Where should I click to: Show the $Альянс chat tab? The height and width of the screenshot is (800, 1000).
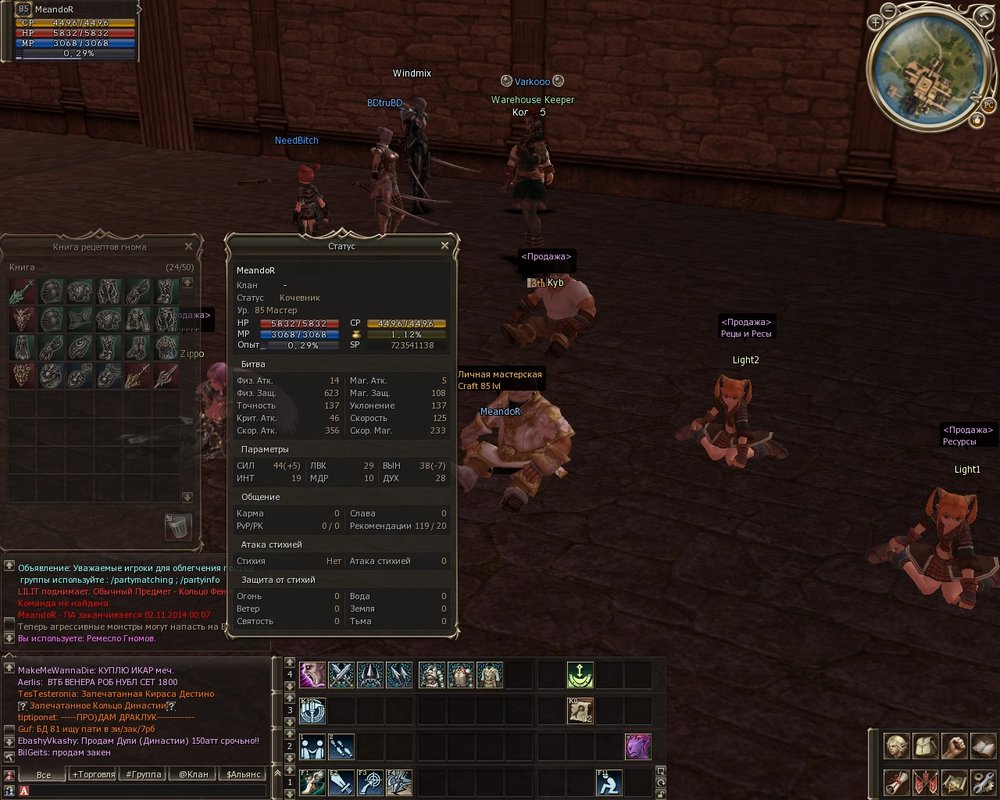point(244,774)
